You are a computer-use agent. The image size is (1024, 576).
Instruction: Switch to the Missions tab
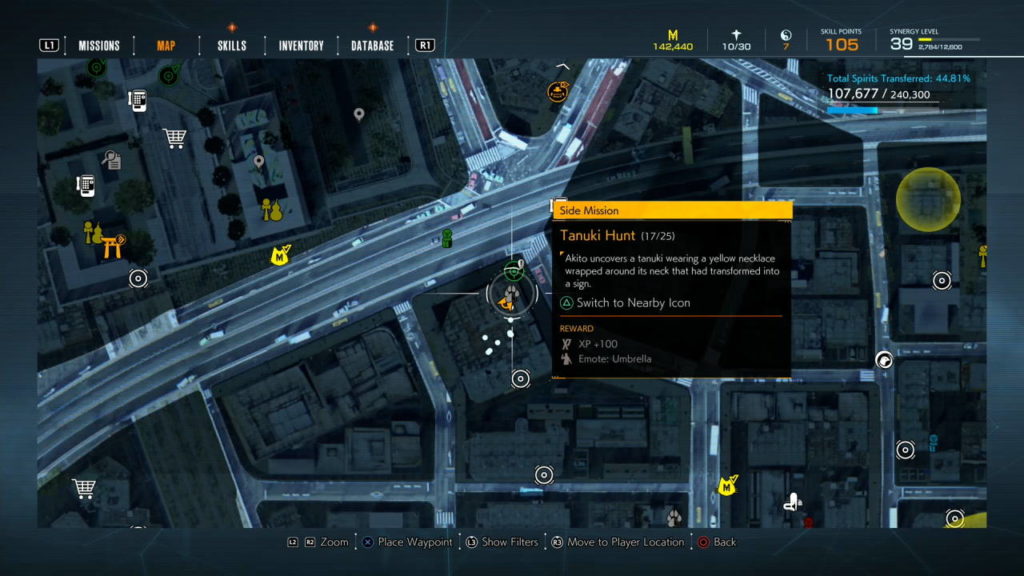click(99, 45)
